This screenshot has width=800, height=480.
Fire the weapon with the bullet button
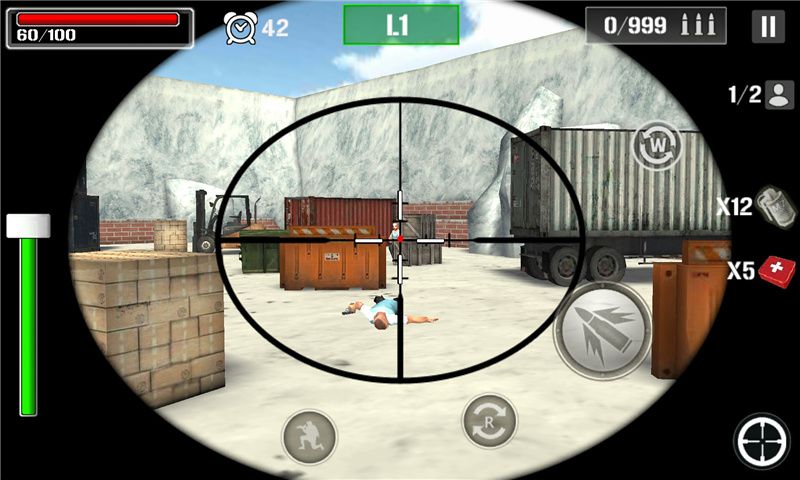tap(603, 330)
